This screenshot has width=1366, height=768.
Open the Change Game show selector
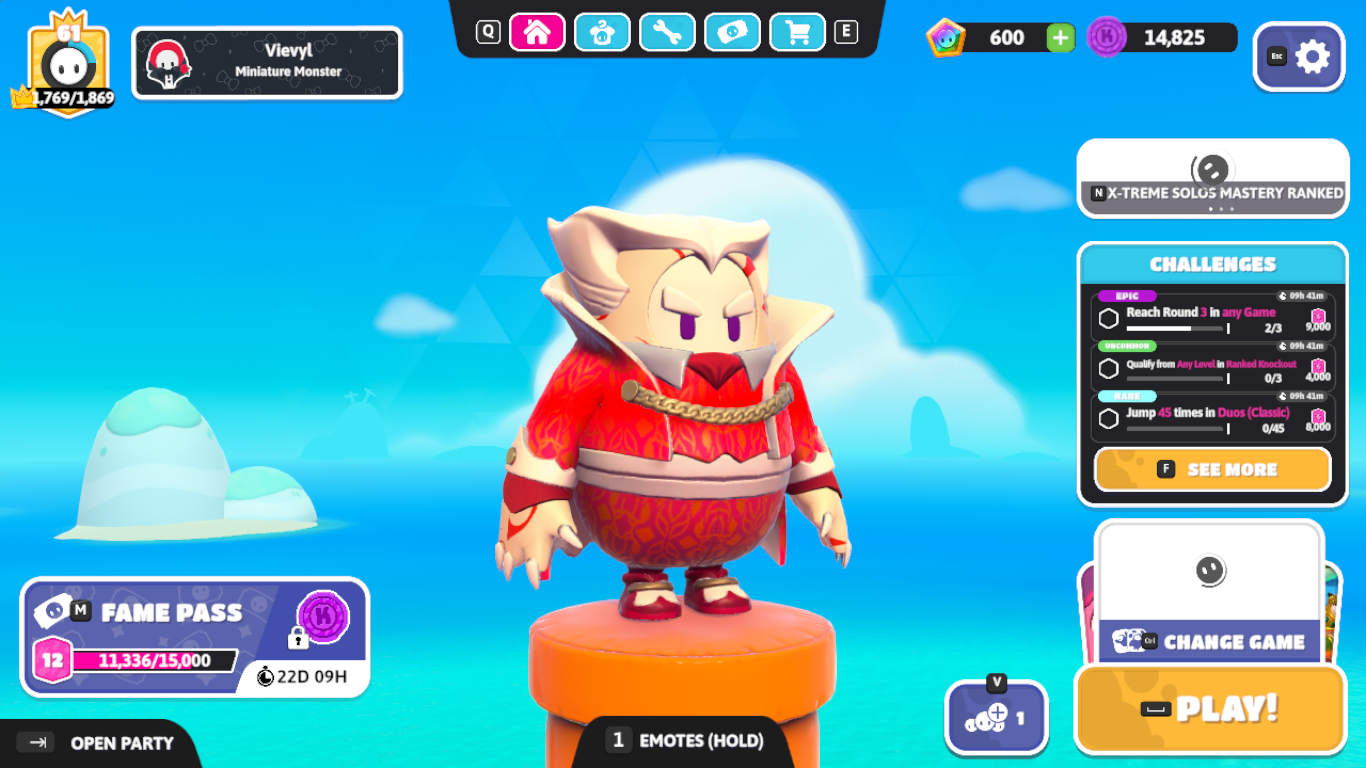click(x=1210, y=640)
